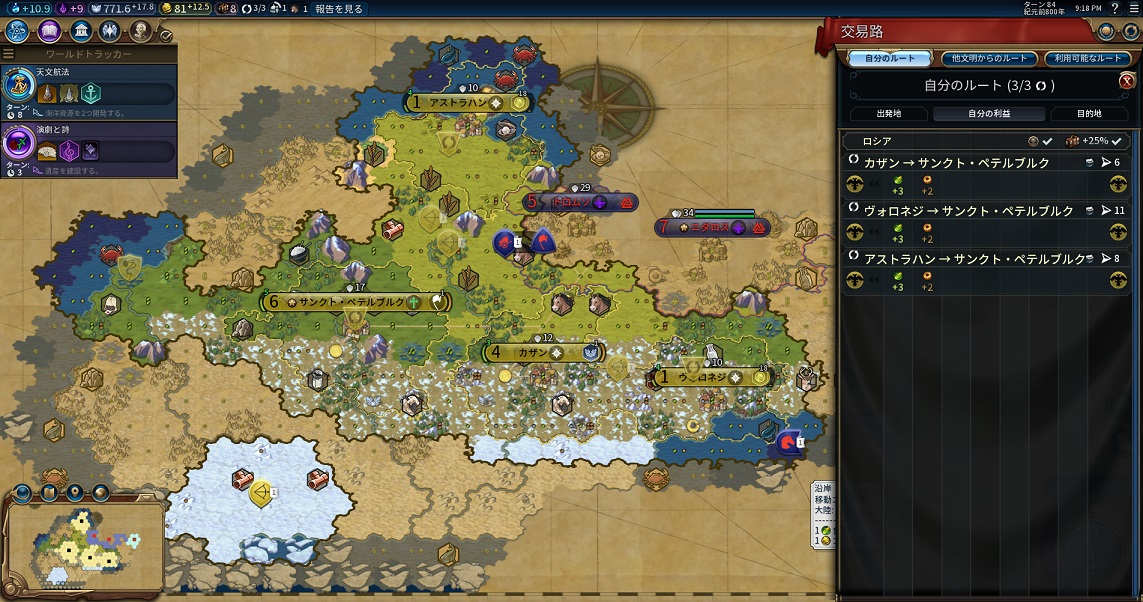The width and height of the screenshot is (1143, 602).
Task: Select the 天文航法 research tracker entry
Action: pos(90,92)
